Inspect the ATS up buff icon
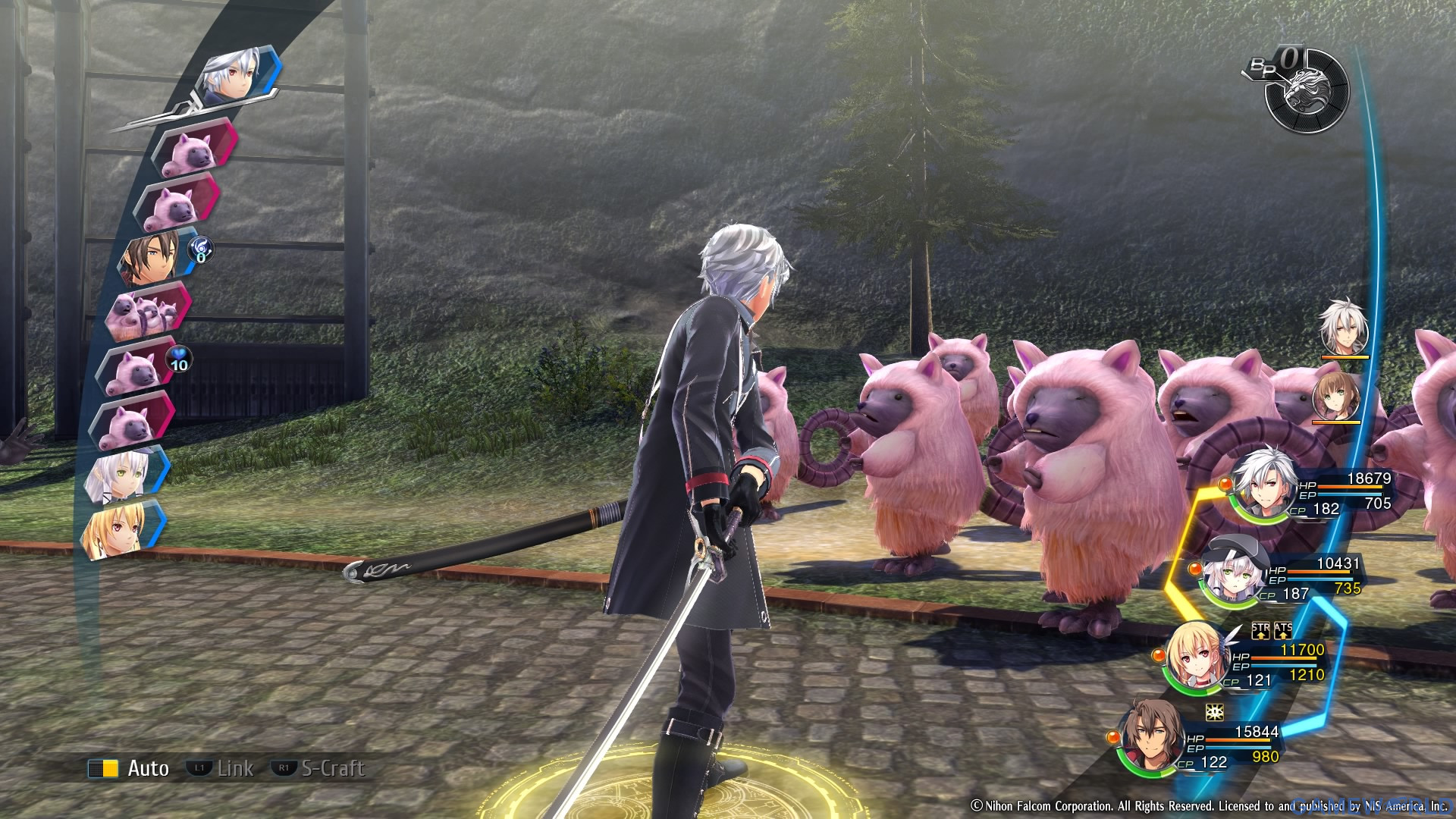The width and height of the screenshot is (1456, 819). [1283, 631]
